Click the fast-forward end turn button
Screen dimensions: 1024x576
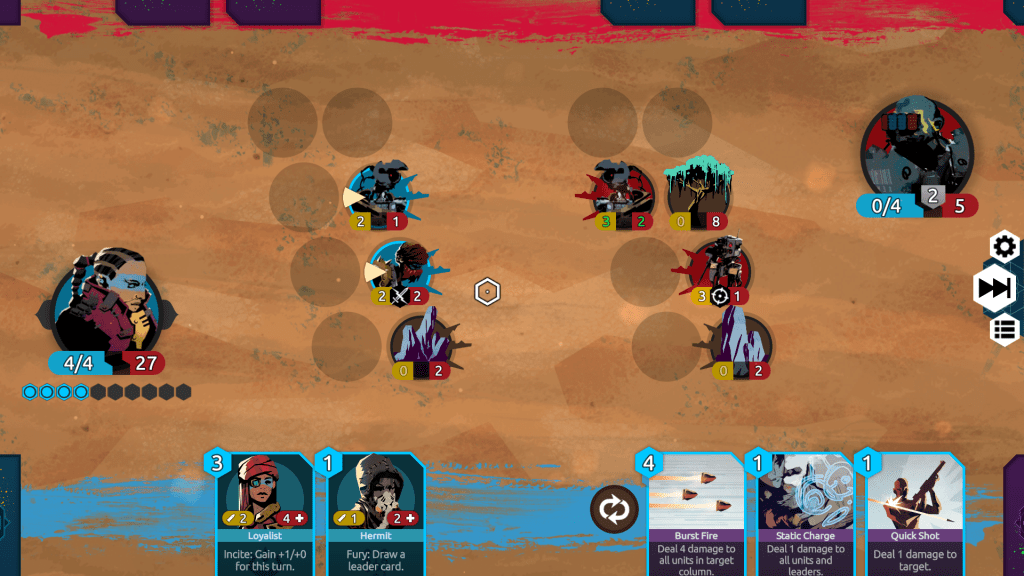[994, 288]
